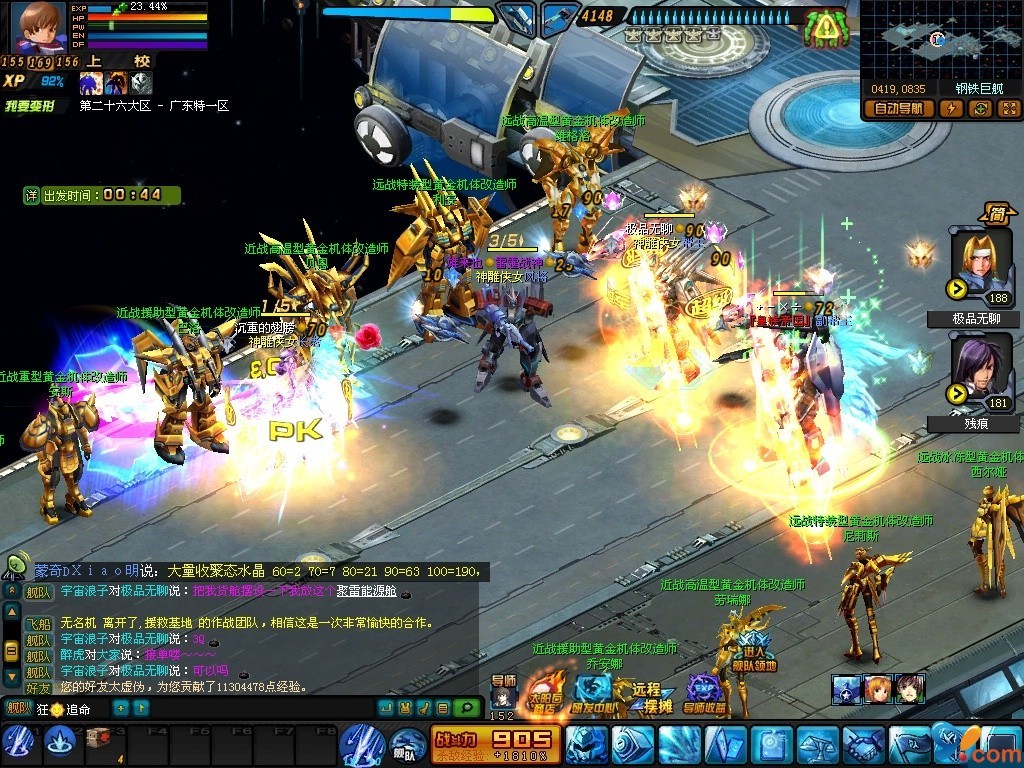The height and width of the screenshot is (768, 1024).
Task: Open the player character portrait
Action: (38, 27)
